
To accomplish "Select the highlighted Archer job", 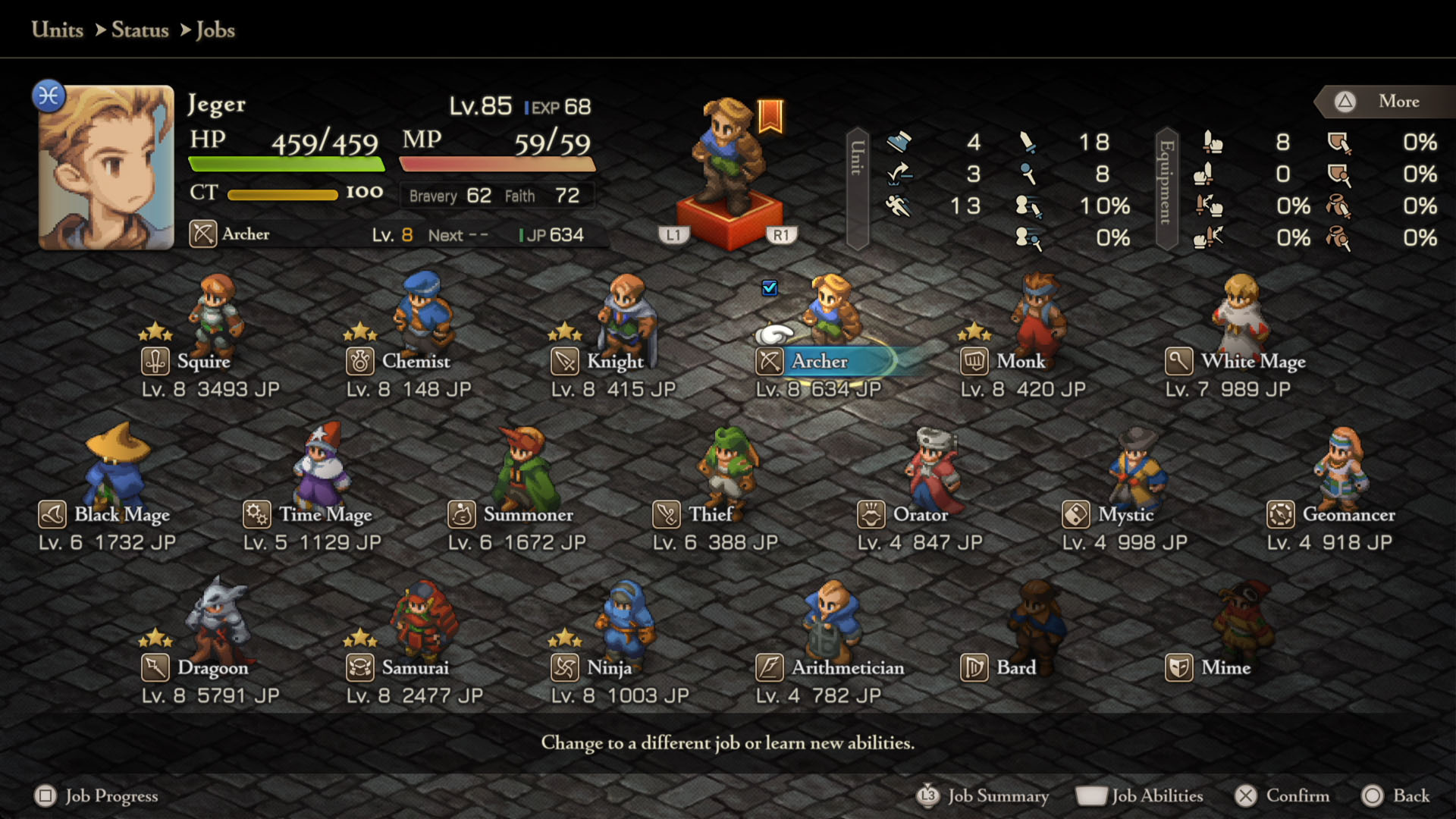I will coord(819,362).
